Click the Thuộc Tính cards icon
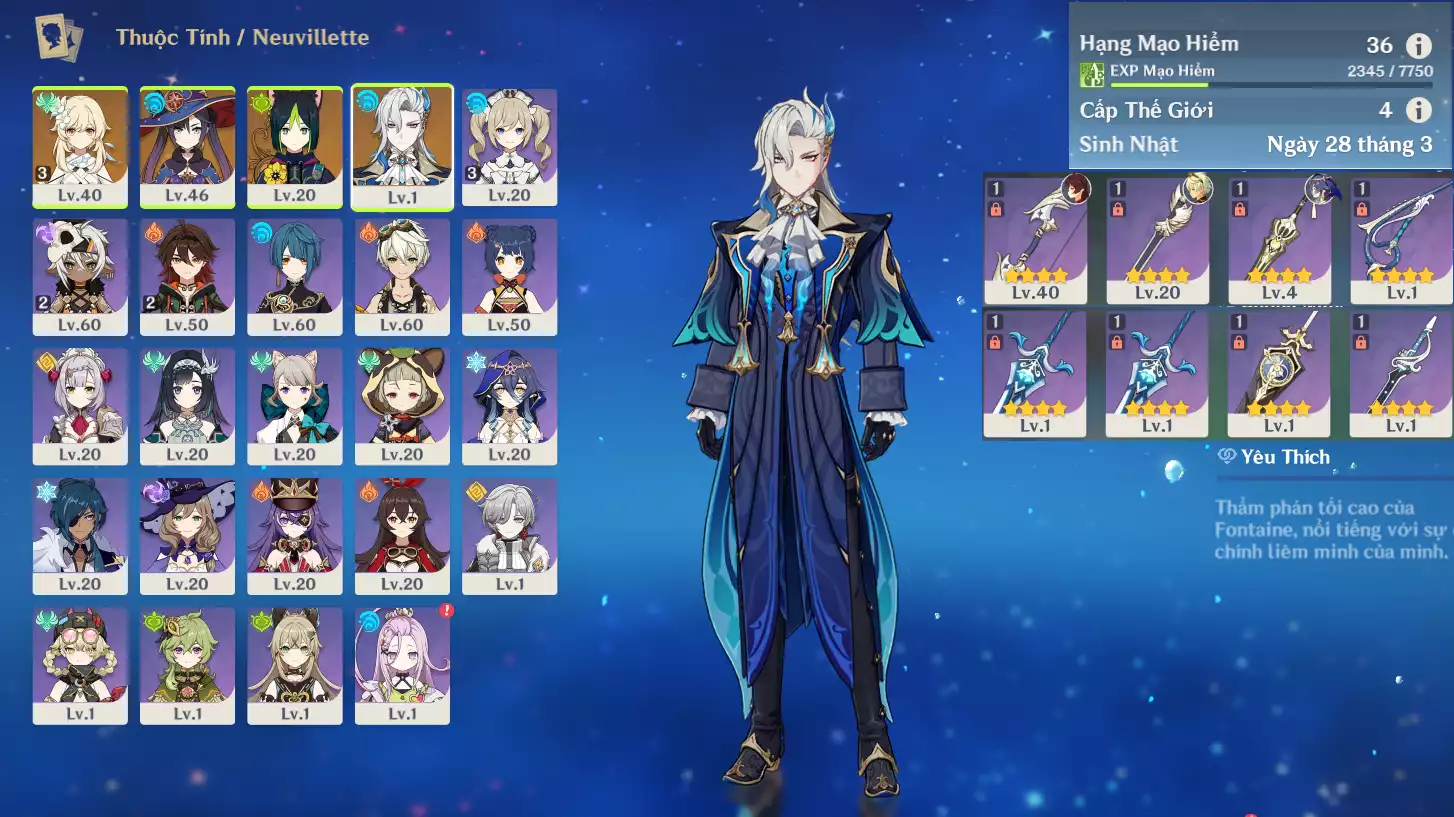The width and height of the screenshot is (1454, 817). tap(59, 37)
